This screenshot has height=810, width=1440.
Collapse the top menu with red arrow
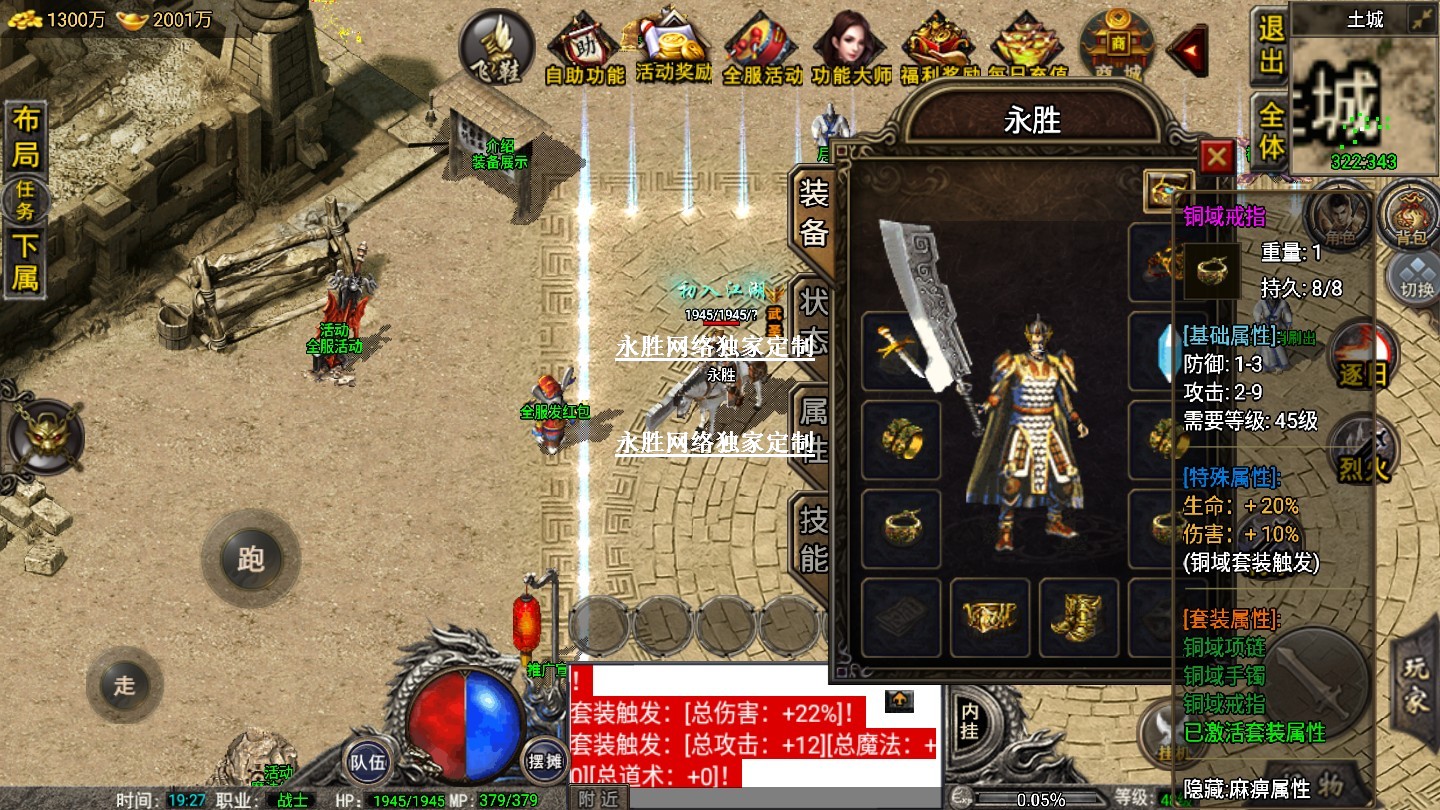1188,48
